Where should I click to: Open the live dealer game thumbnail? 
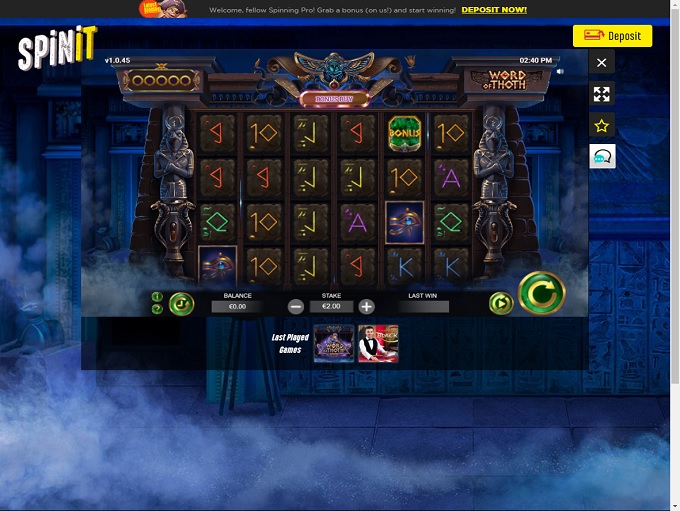[x=378, y=342]
